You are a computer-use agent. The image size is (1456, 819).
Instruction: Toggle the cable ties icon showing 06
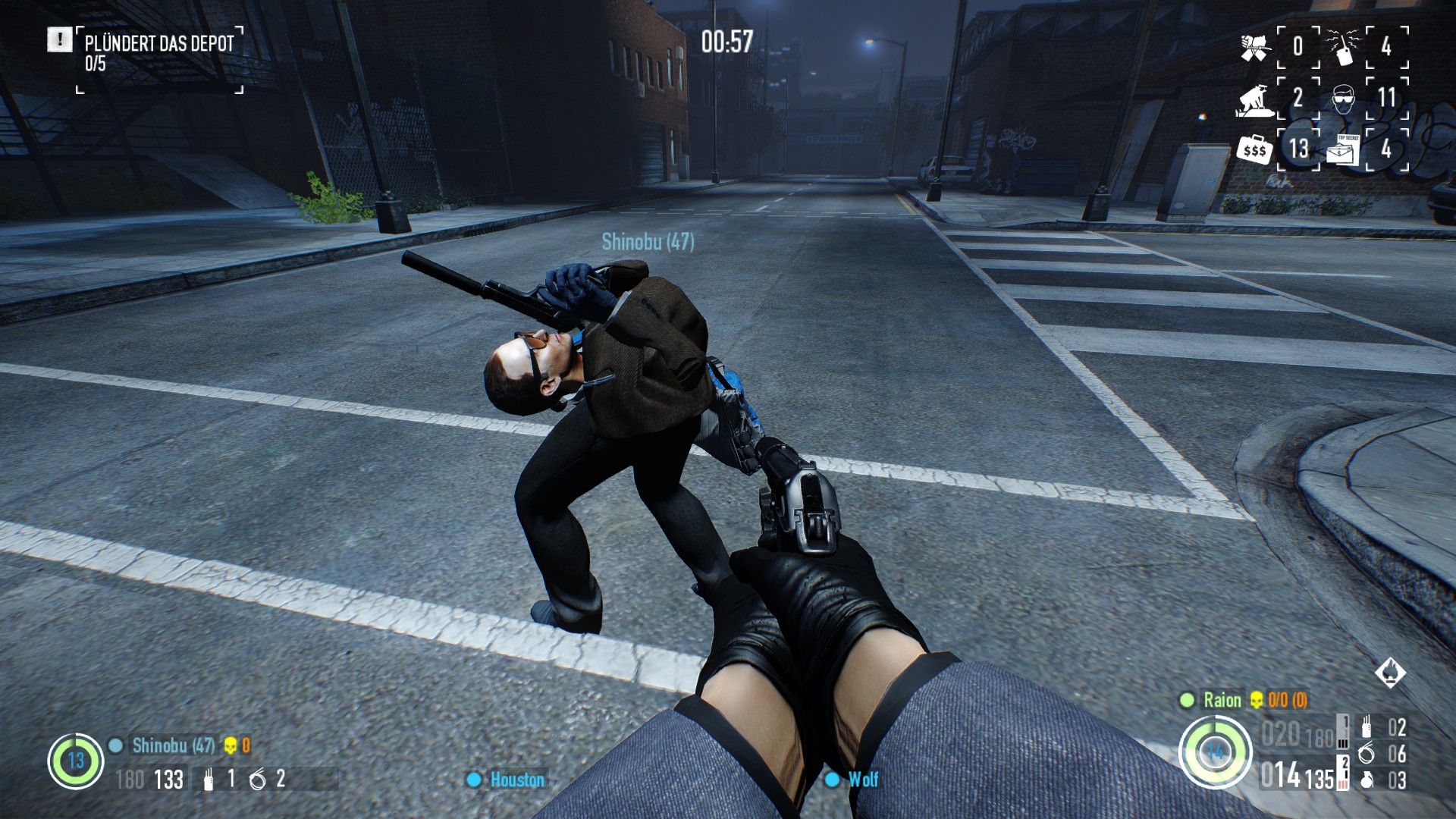point(1367,754)
